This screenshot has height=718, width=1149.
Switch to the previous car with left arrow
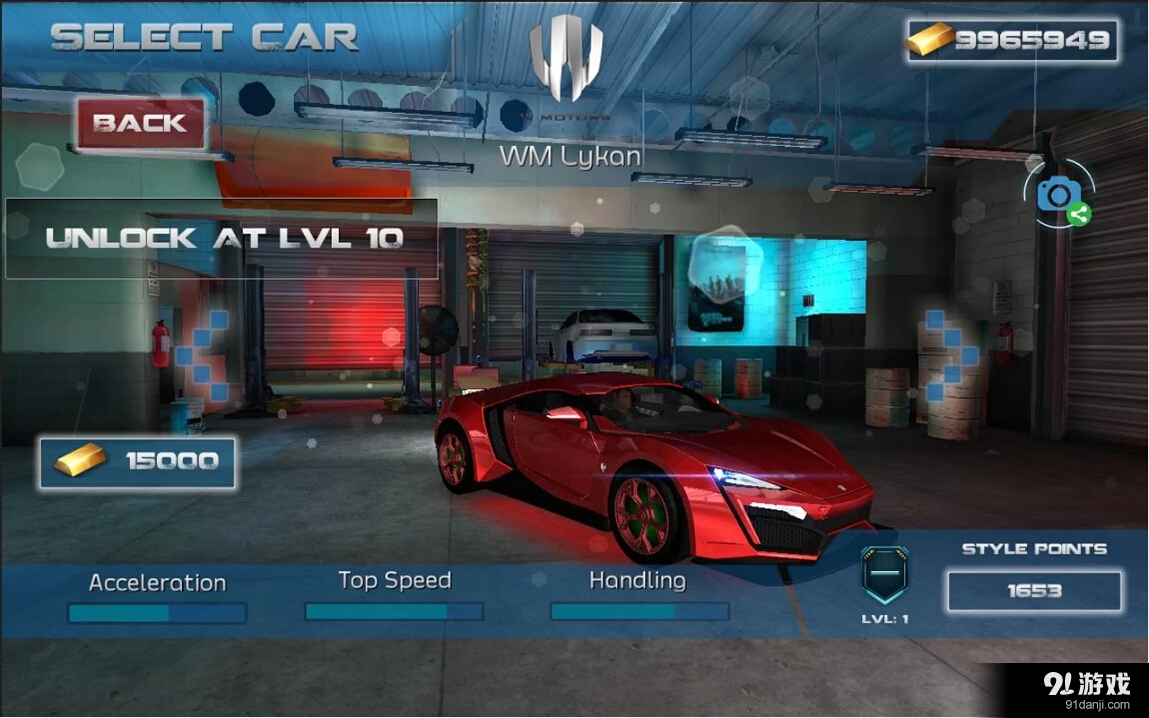[x=201, y=356]
